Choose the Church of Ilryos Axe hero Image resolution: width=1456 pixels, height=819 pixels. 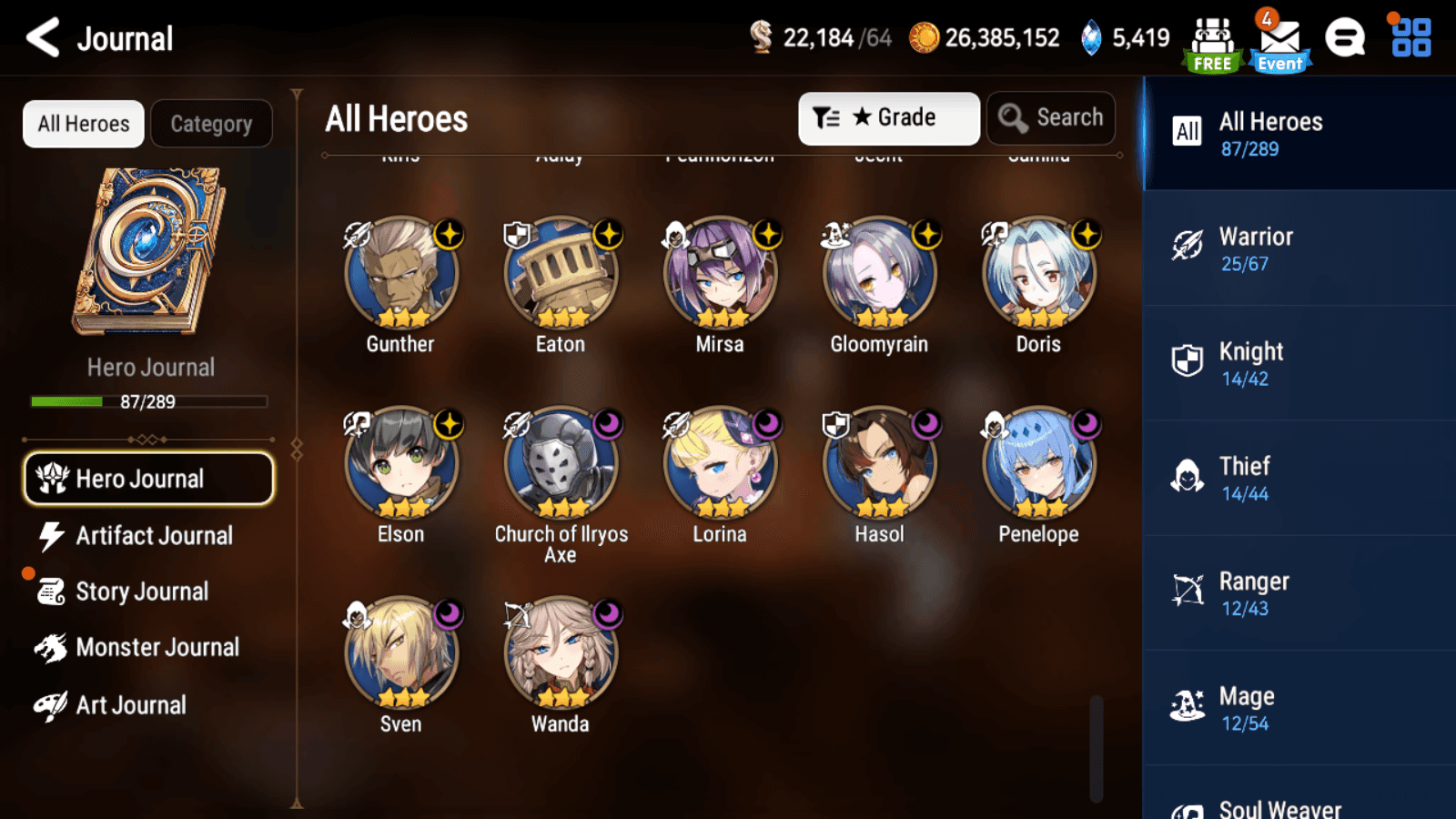pos(561,463)
